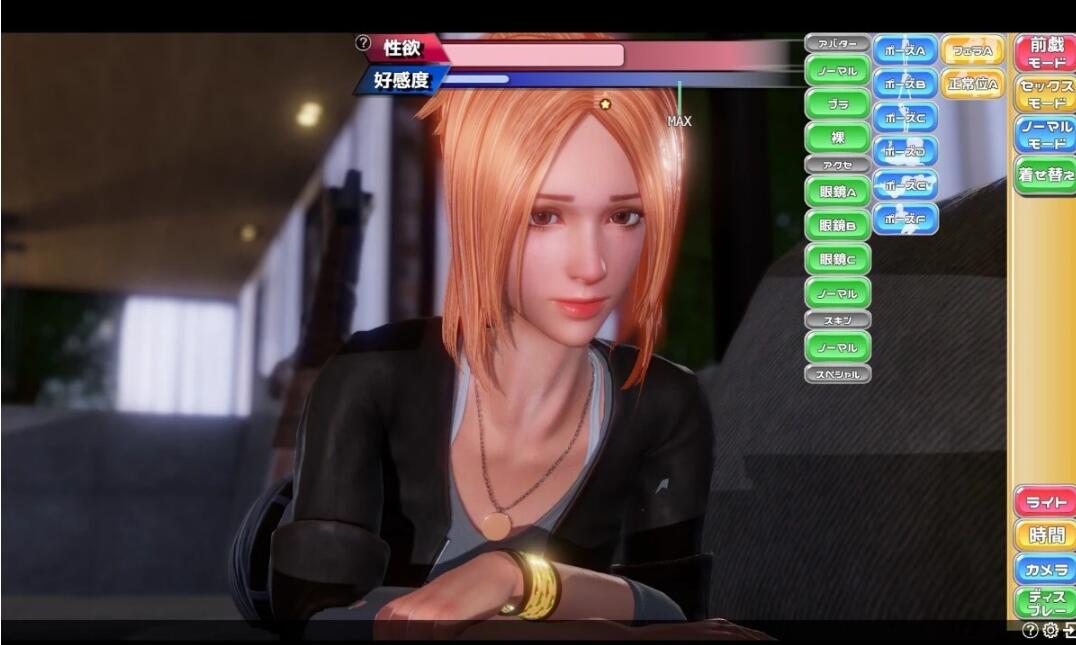Open settings with the gear icon

[1050, 630]
